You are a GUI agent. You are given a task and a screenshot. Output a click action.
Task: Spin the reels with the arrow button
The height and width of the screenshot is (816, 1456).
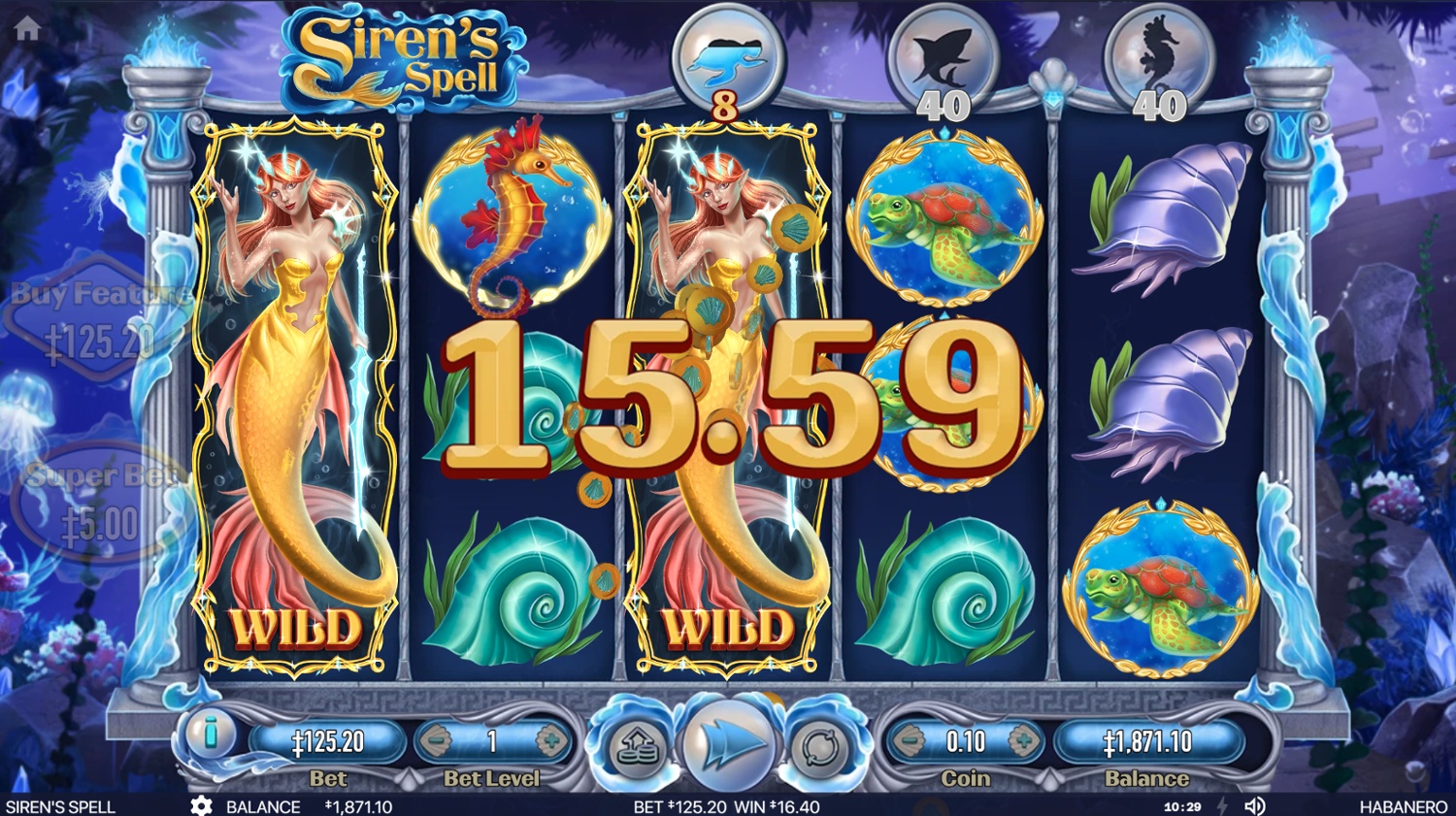tap(728, 745)
